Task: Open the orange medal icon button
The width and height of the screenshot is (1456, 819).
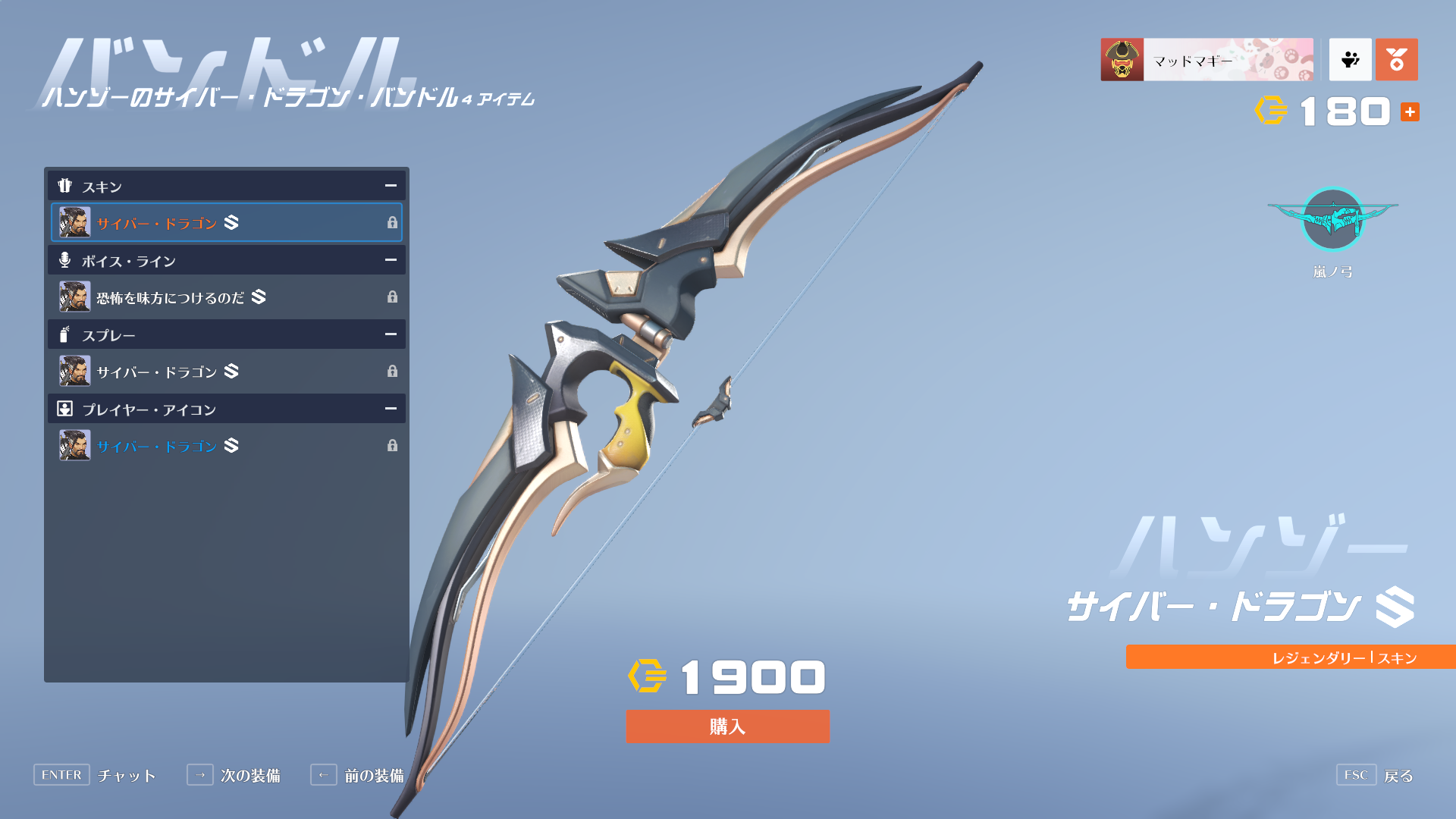Action: click(1396, 60)
